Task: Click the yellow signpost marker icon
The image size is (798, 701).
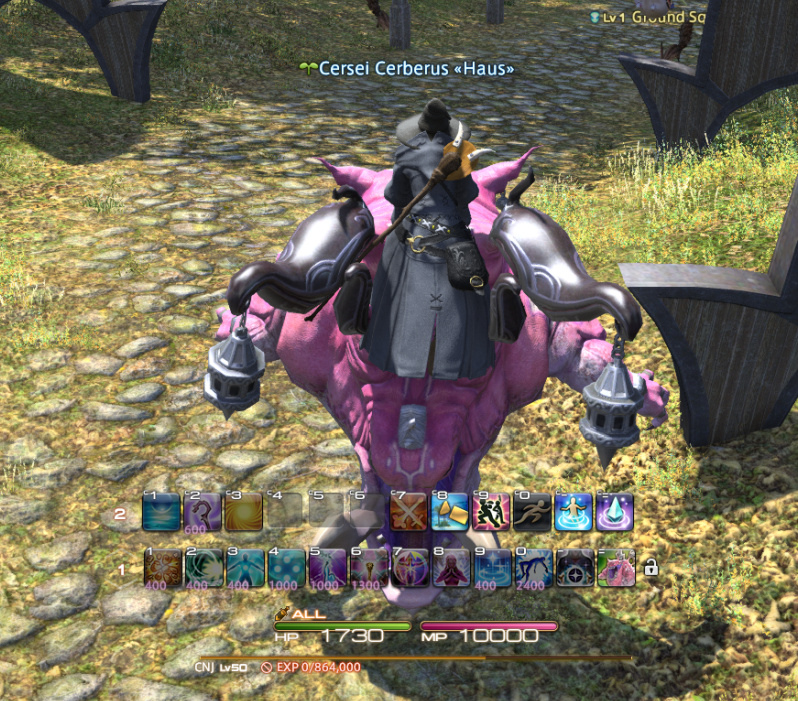Action: pyautogui.click(x=450, y=512)
